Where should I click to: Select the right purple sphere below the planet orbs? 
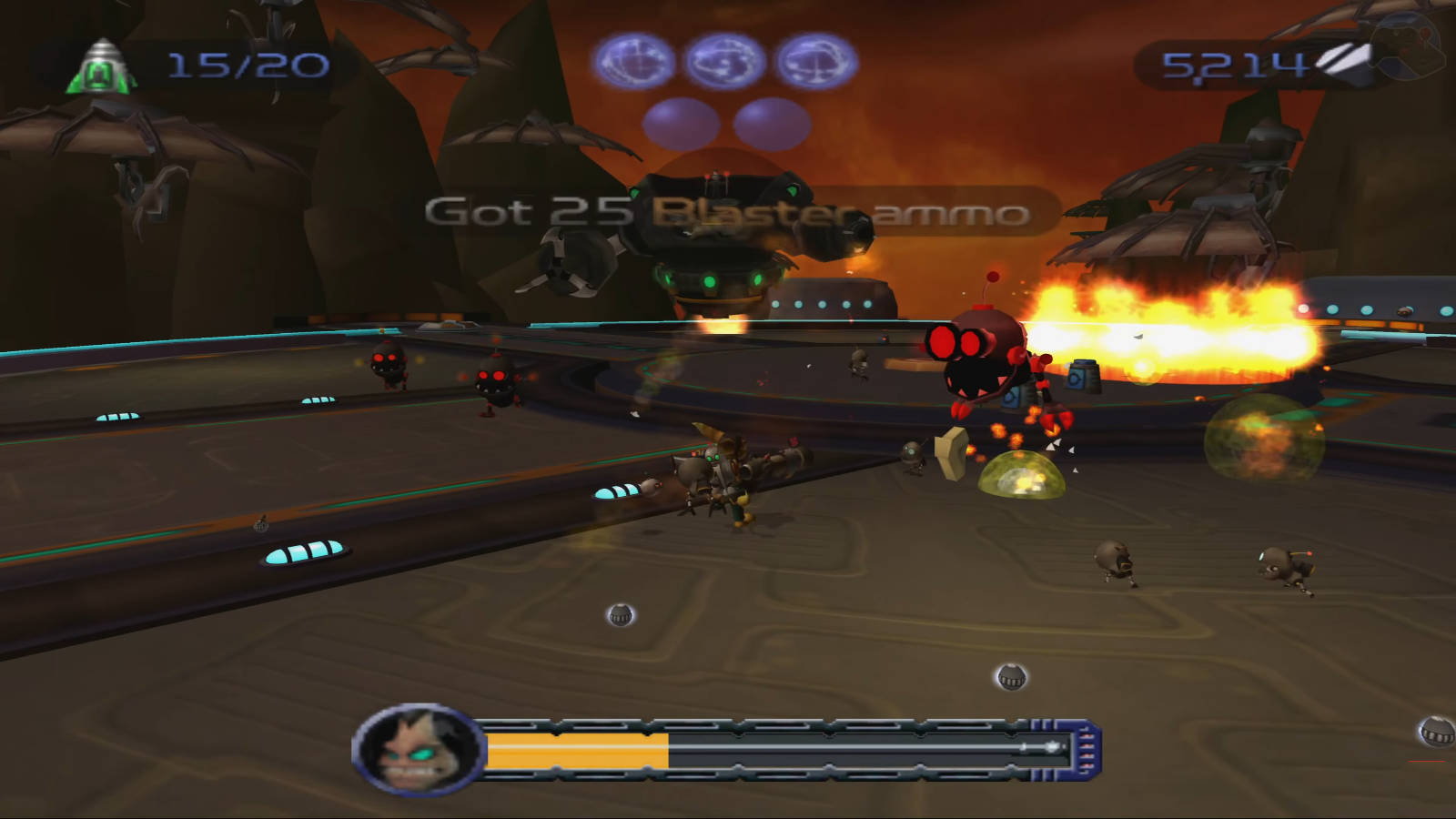click(772, 123)
